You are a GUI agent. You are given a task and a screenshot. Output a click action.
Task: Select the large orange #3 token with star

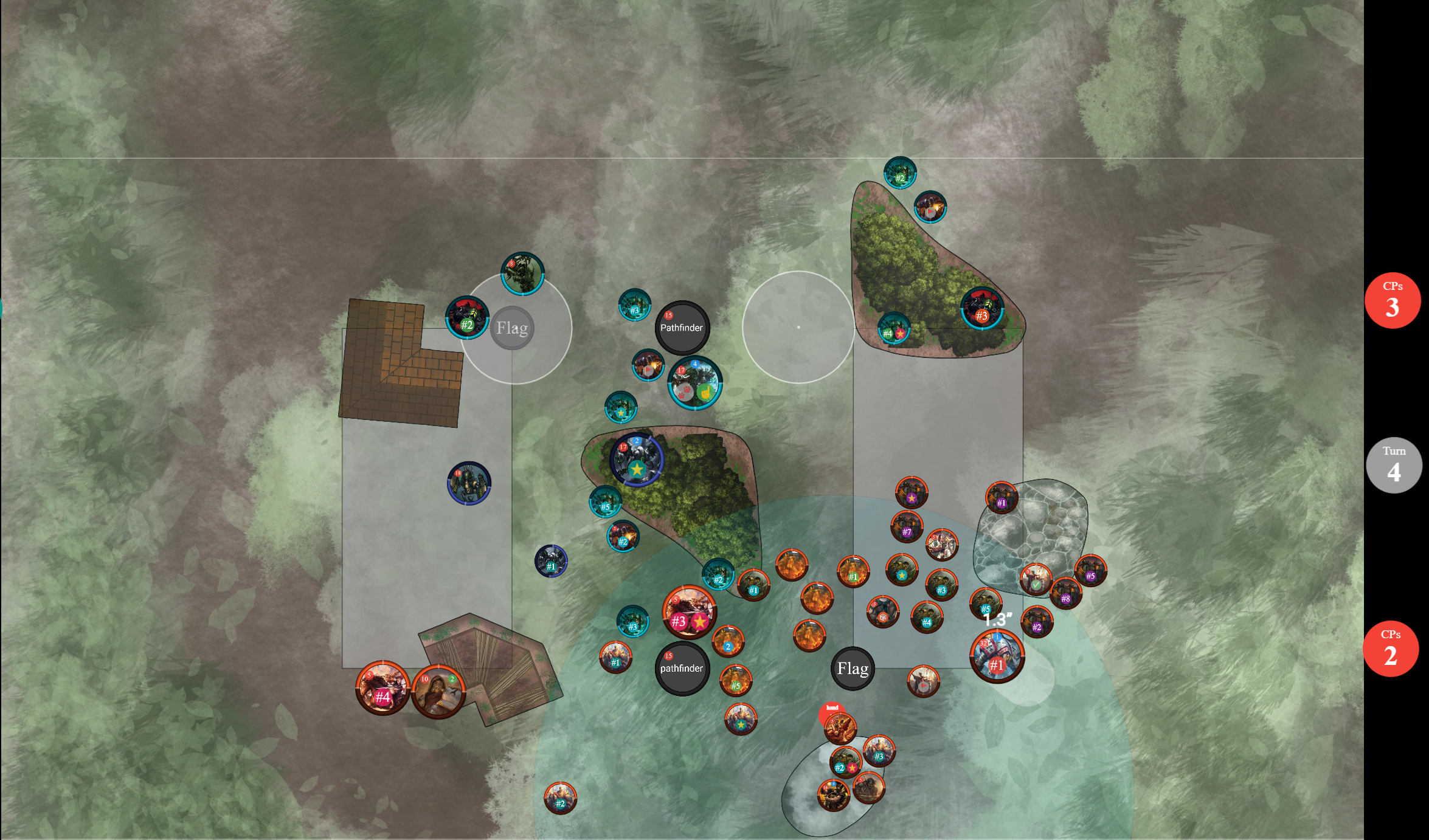(x=689, y=612)
